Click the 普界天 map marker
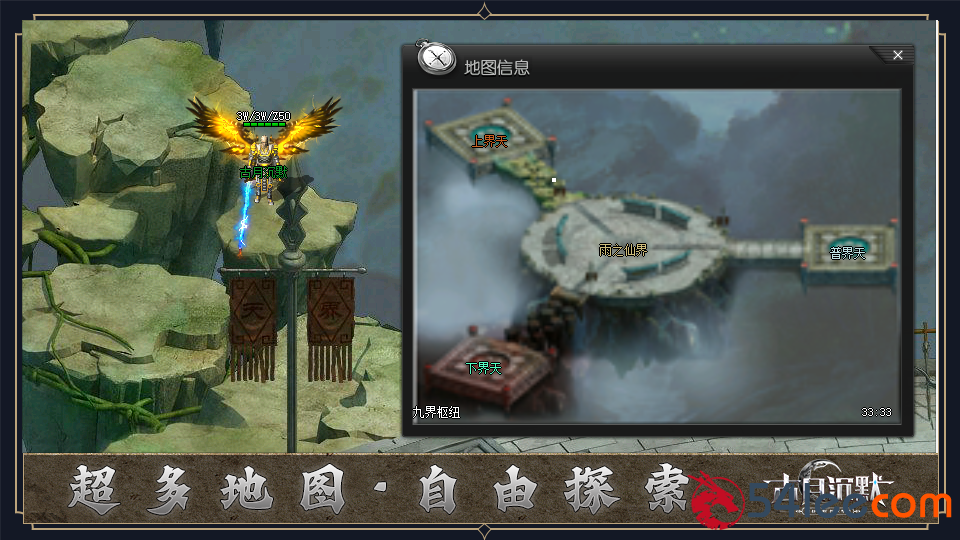Screen dimensions: 960x540 coord(847,252)
